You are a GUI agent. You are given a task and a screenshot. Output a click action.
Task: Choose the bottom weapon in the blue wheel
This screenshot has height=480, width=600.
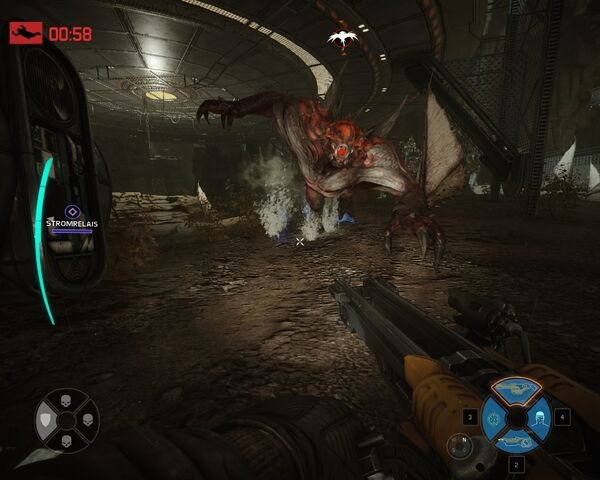coord(517,441)
